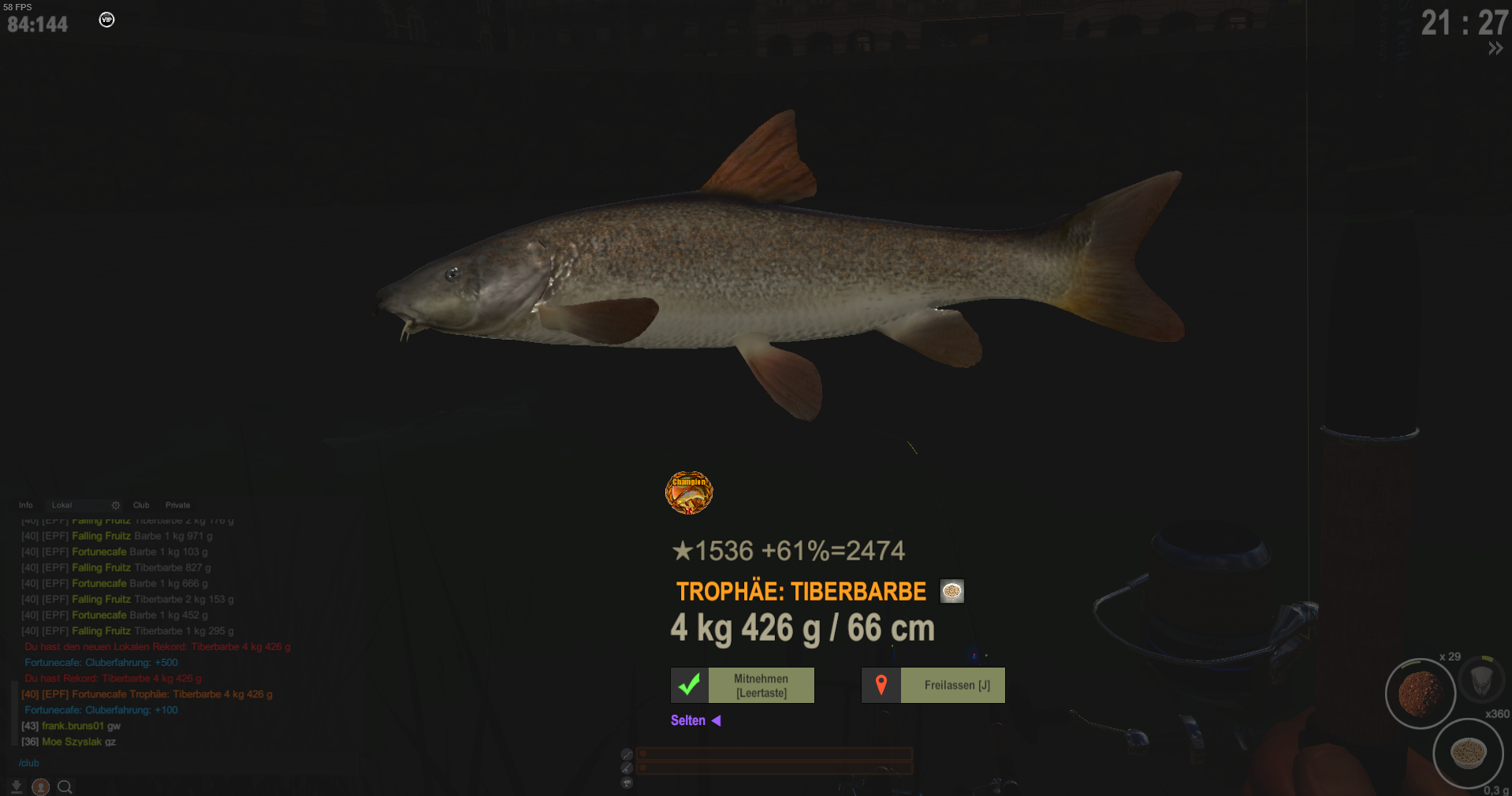Screen dimensions: 1512x796
Task: Switch to the Lokal chat tab
Action: [62, 505]
